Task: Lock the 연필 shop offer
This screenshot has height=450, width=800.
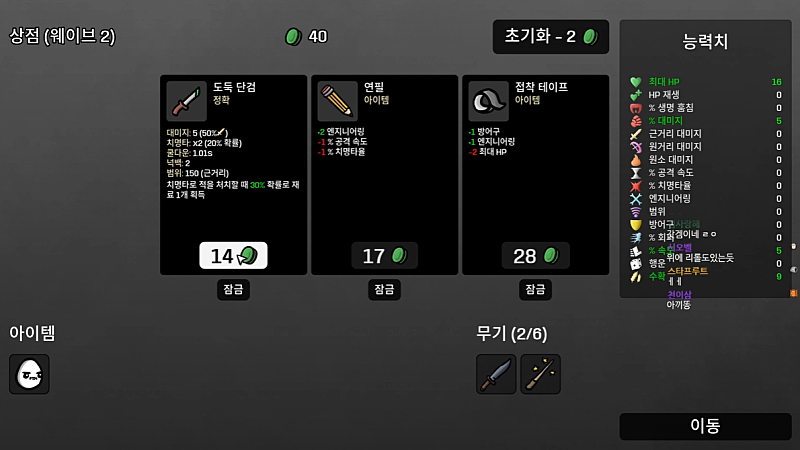Action: click(x=384, y=290)
